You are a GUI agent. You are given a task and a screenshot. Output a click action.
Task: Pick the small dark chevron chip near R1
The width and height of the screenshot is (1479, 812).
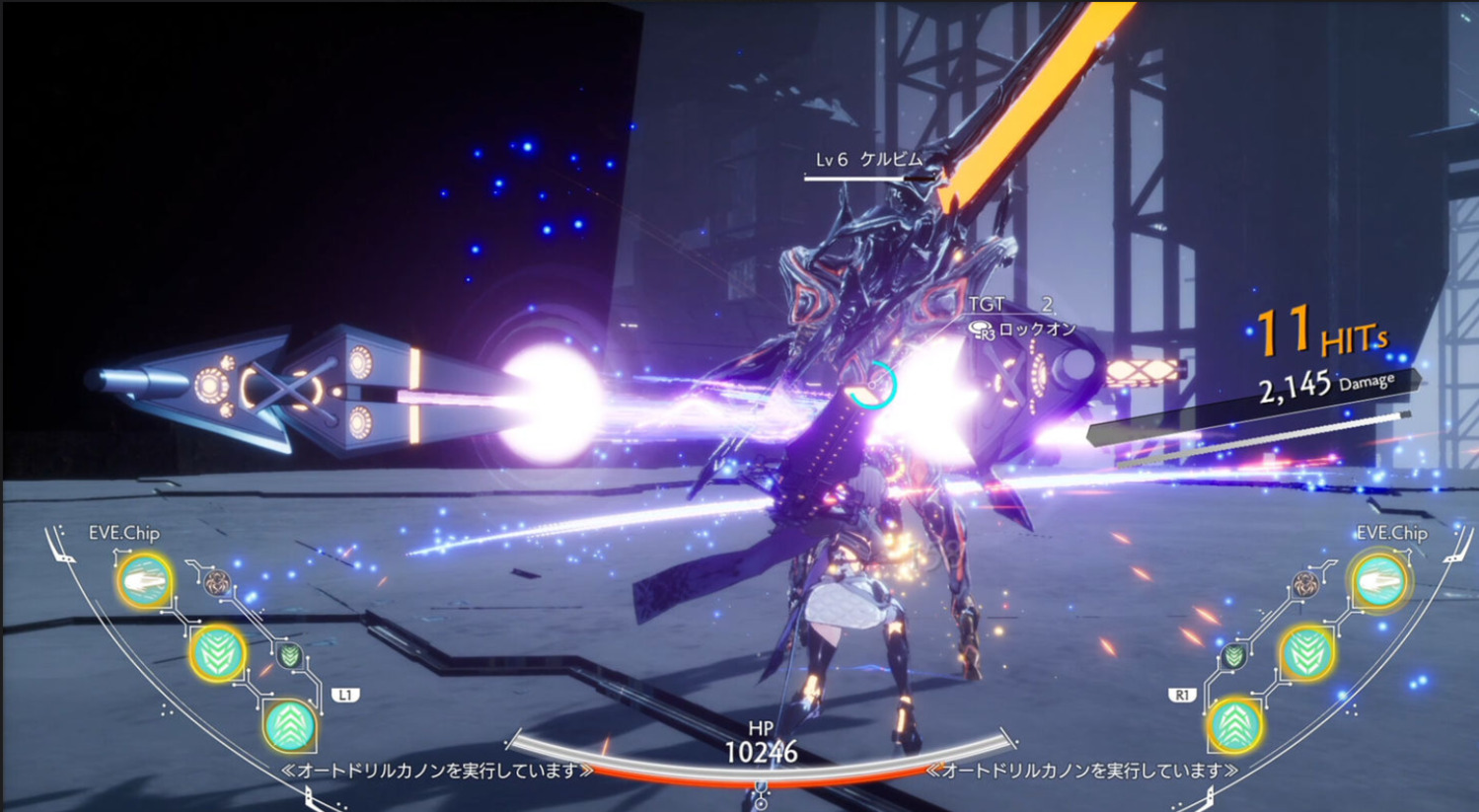[1234, 655]
